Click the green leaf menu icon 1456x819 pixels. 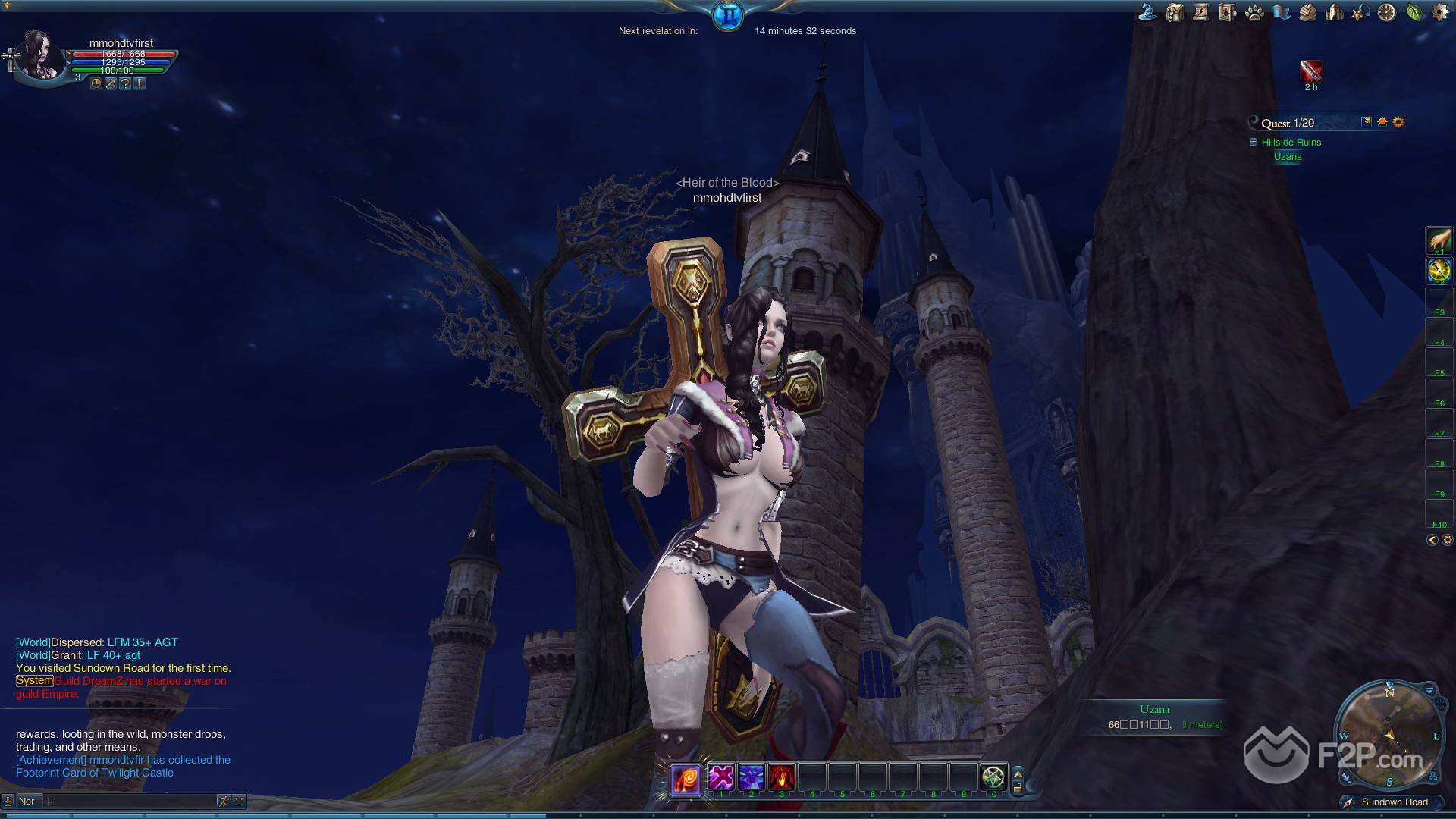point(1414,12)
